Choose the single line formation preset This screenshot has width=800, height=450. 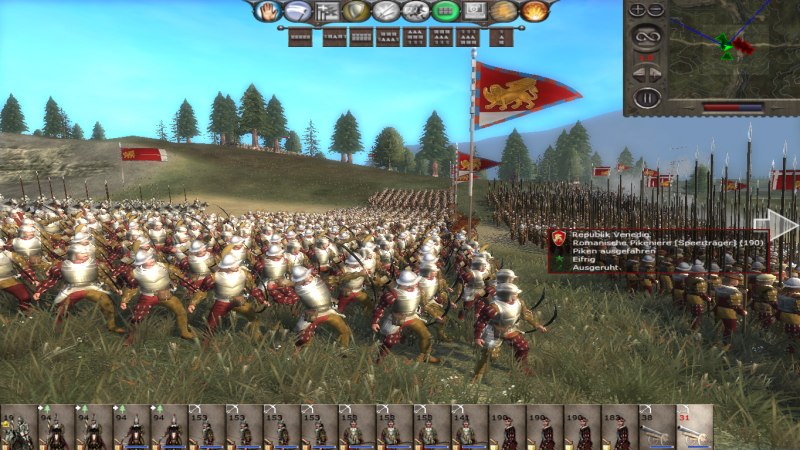click(300, 38)
